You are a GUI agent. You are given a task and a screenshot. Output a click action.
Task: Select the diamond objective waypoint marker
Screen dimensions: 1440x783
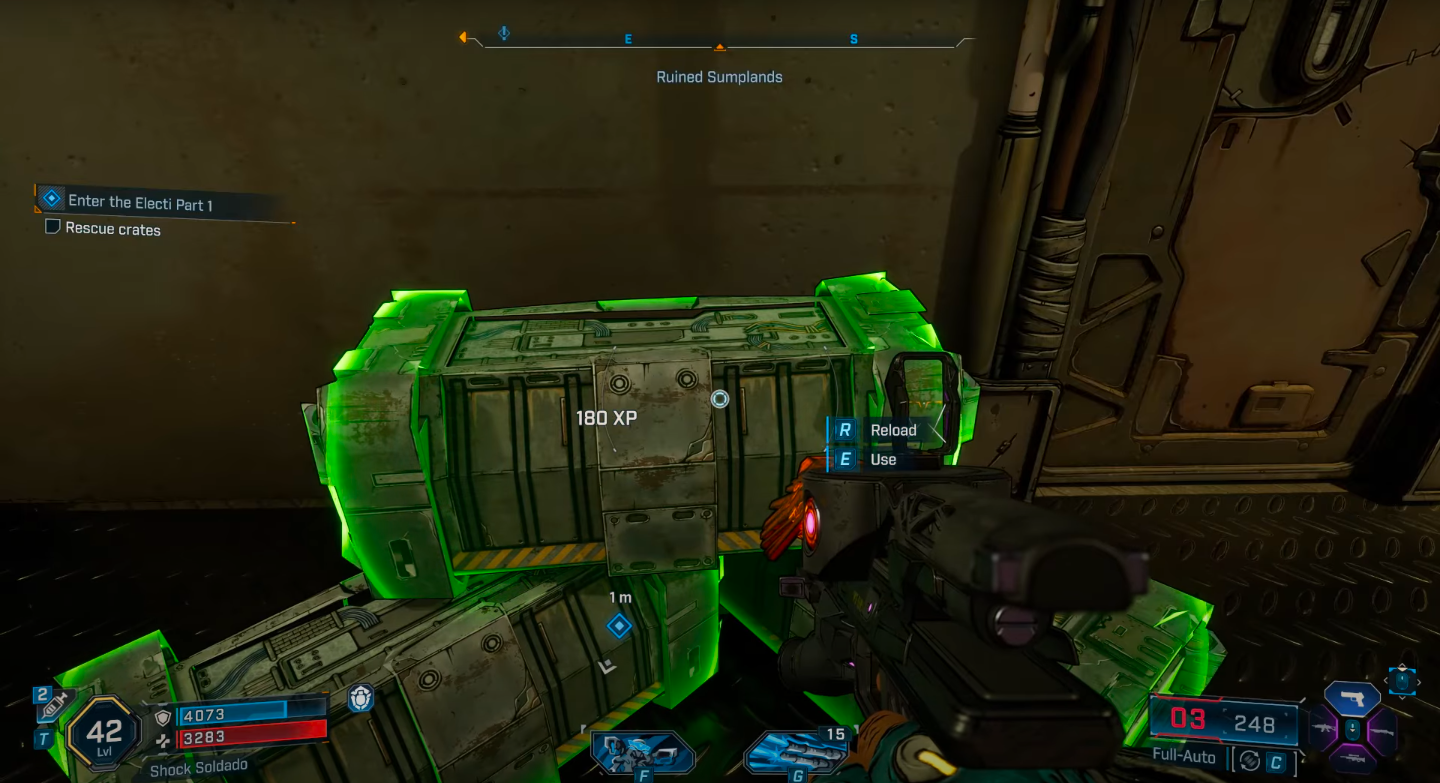click(x=619, y=626)
